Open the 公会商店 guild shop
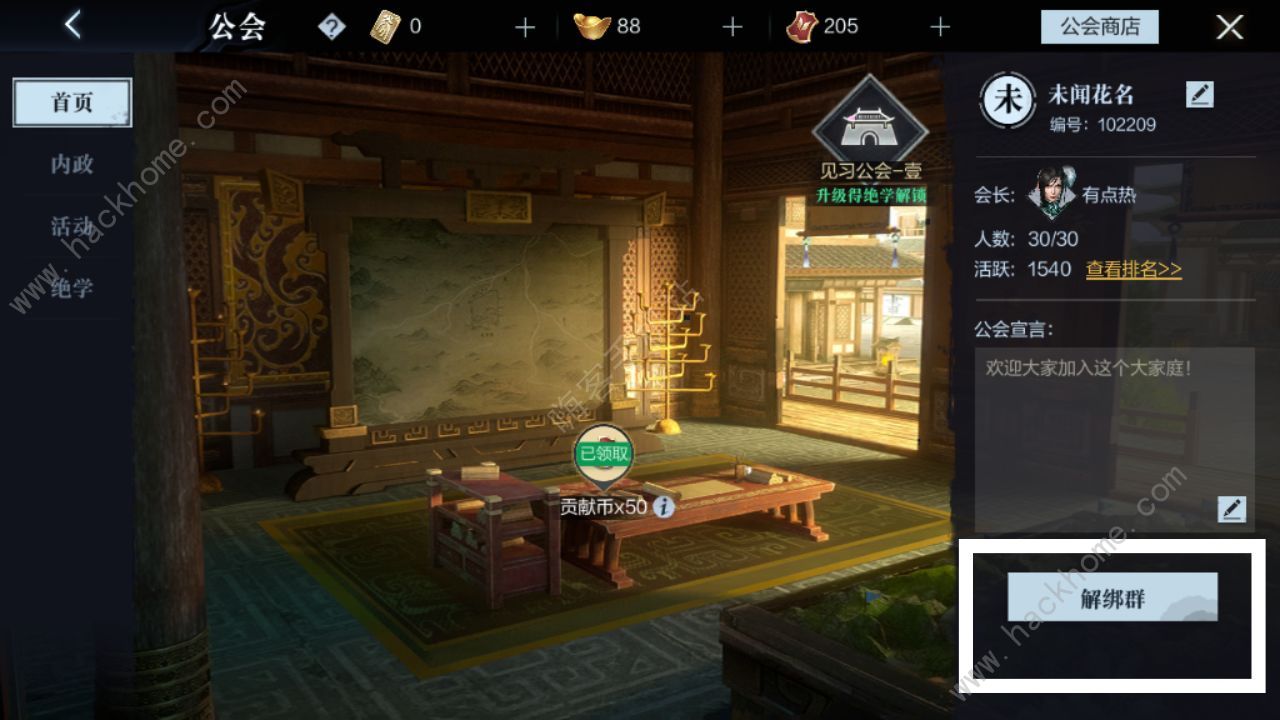The image size is (1280, 720). tap(1100, 27)
